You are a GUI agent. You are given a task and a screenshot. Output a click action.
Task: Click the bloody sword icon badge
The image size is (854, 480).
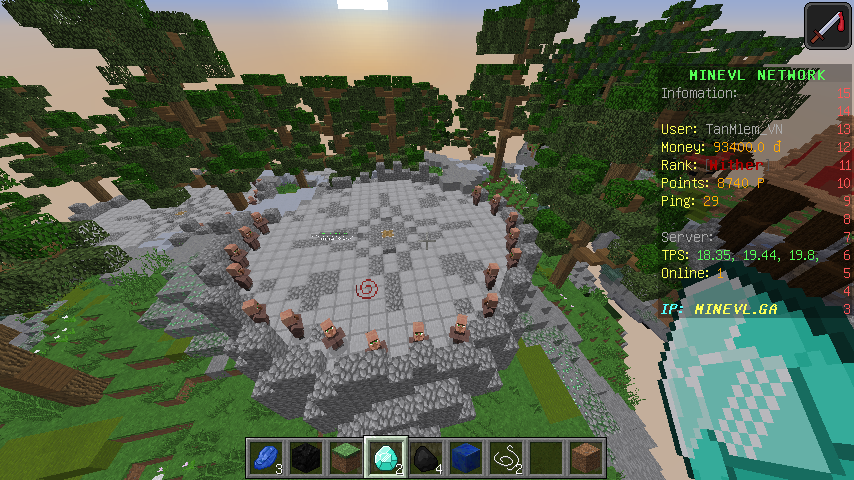(x=826, y=26)
